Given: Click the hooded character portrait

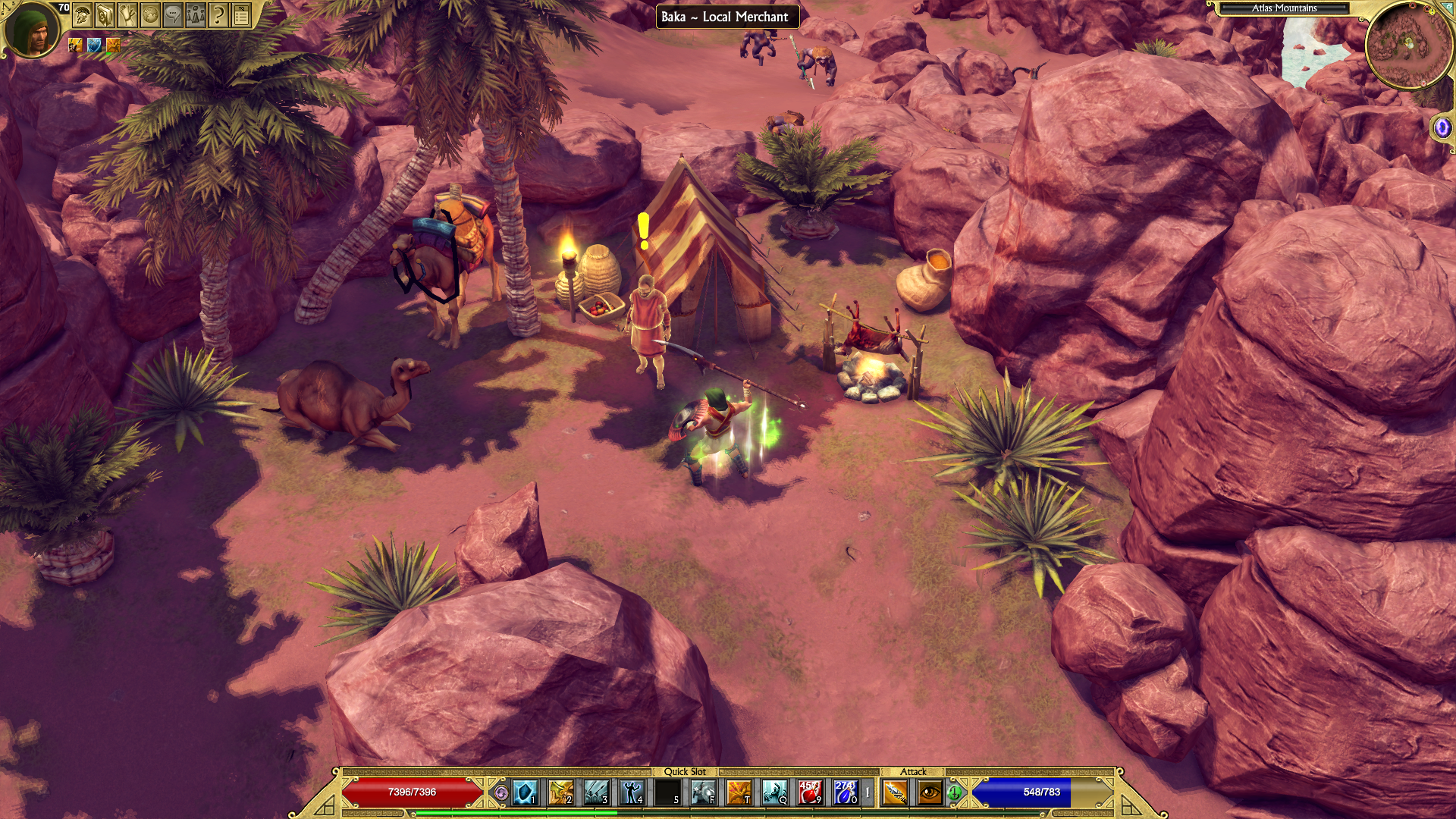Looking at the screenshot, I should tap(32, 30).
